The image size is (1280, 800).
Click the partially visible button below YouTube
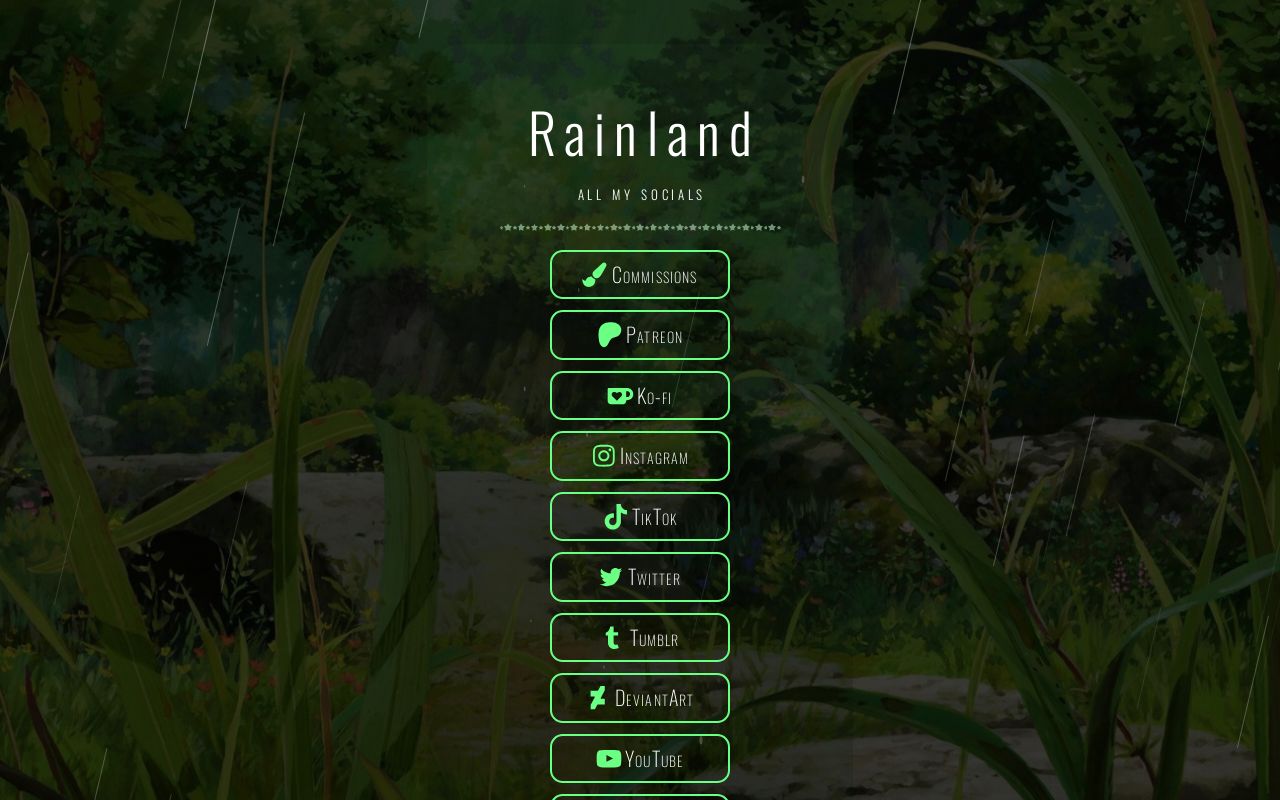(x=640, y=797)
